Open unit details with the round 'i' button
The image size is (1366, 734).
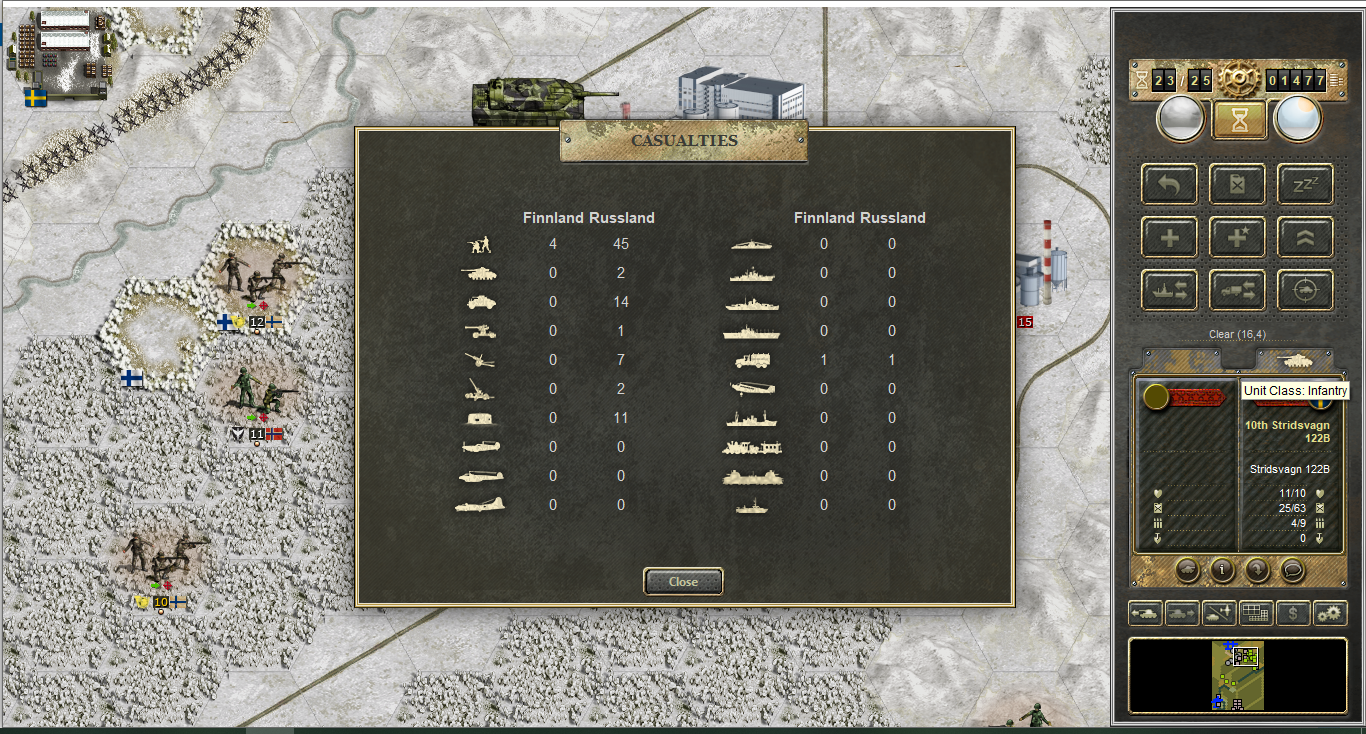(1221, 570)
